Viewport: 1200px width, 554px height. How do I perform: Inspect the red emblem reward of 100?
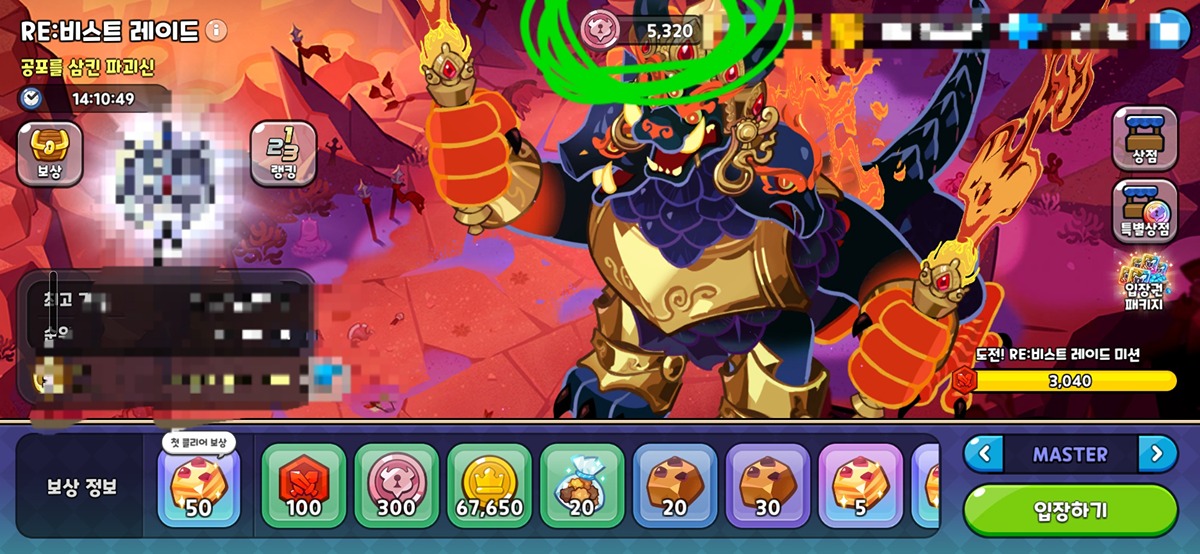(303, 485)
